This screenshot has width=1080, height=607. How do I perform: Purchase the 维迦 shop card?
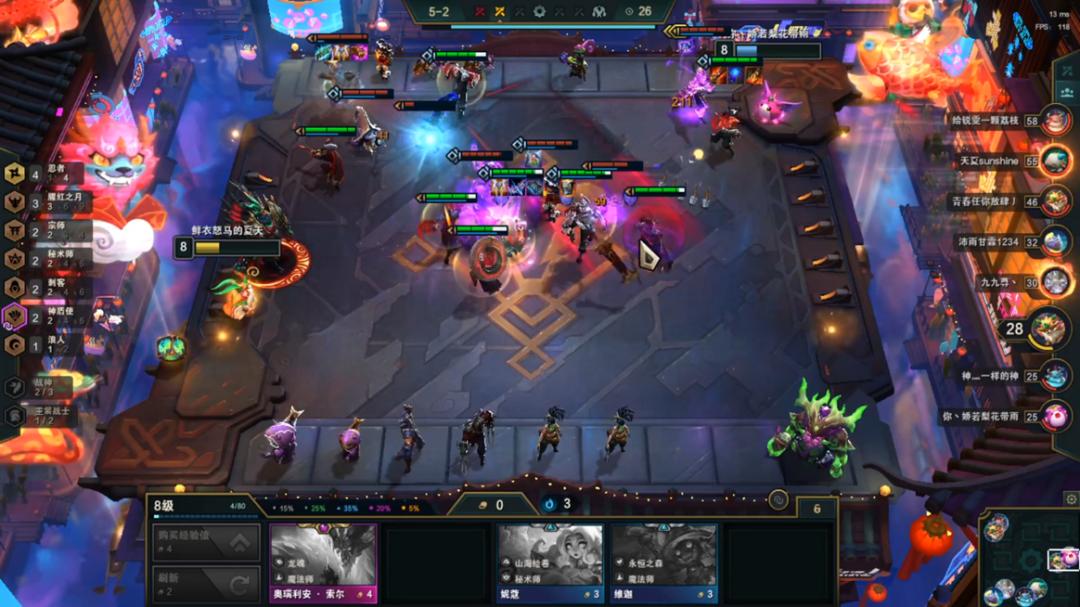point(664,563)
